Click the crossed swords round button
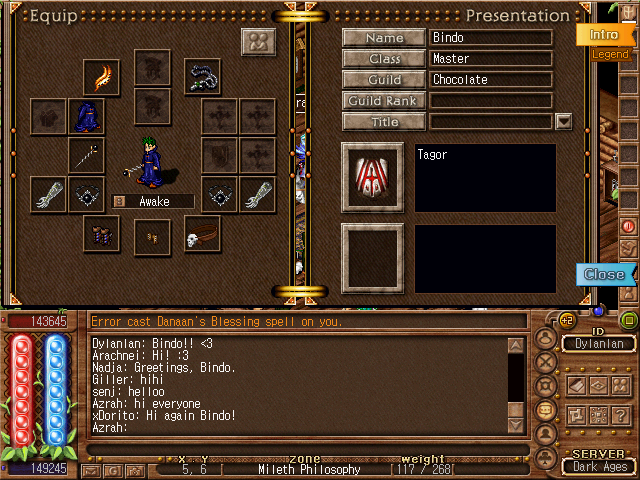The width and height of the screenshot is (640, 480). (x=546, y=362)
